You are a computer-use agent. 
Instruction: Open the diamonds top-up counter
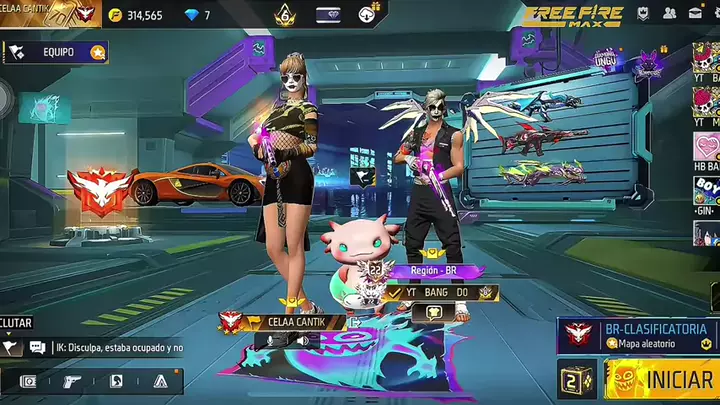pos(197,15)
